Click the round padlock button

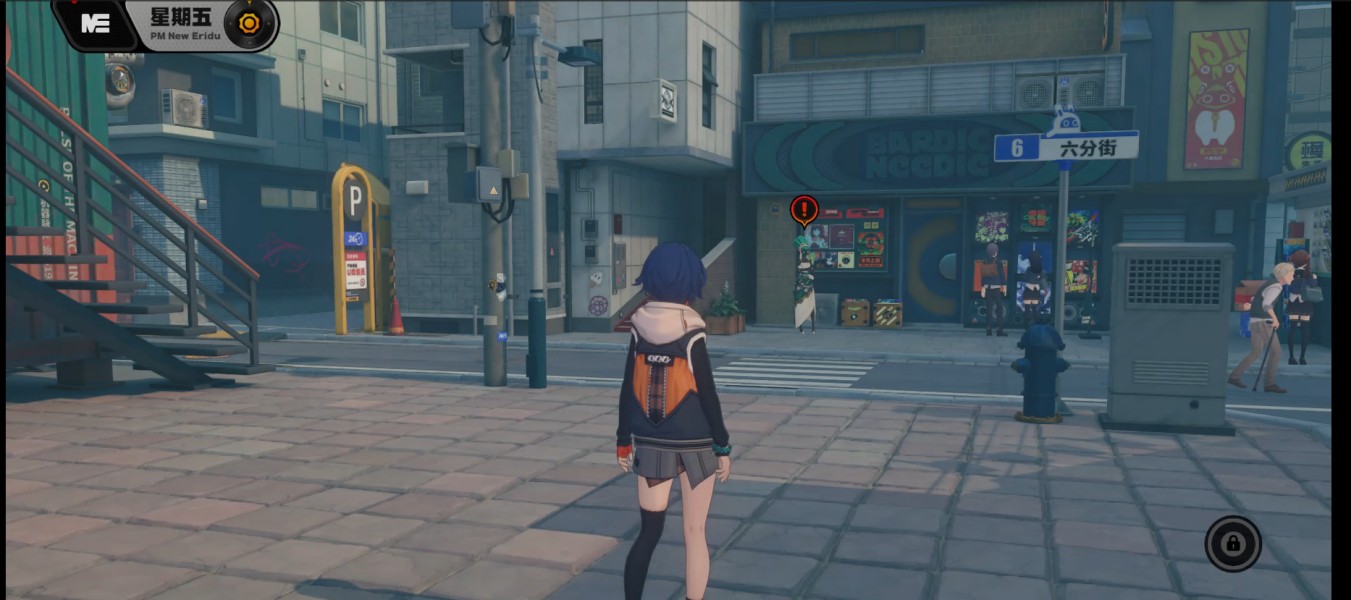point(1233,543)
